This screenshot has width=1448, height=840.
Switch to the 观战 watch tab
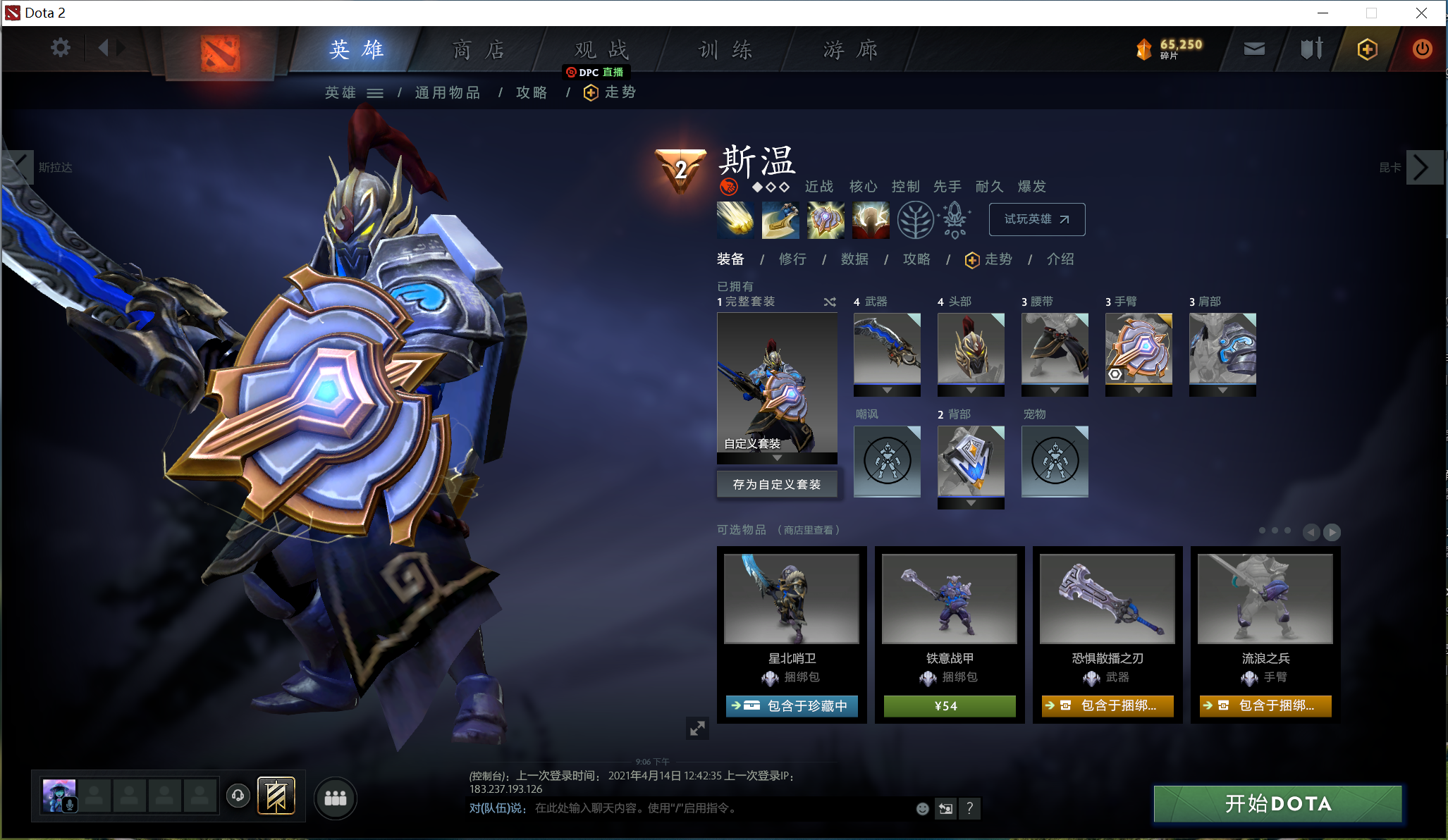click(x=601, y=49)
